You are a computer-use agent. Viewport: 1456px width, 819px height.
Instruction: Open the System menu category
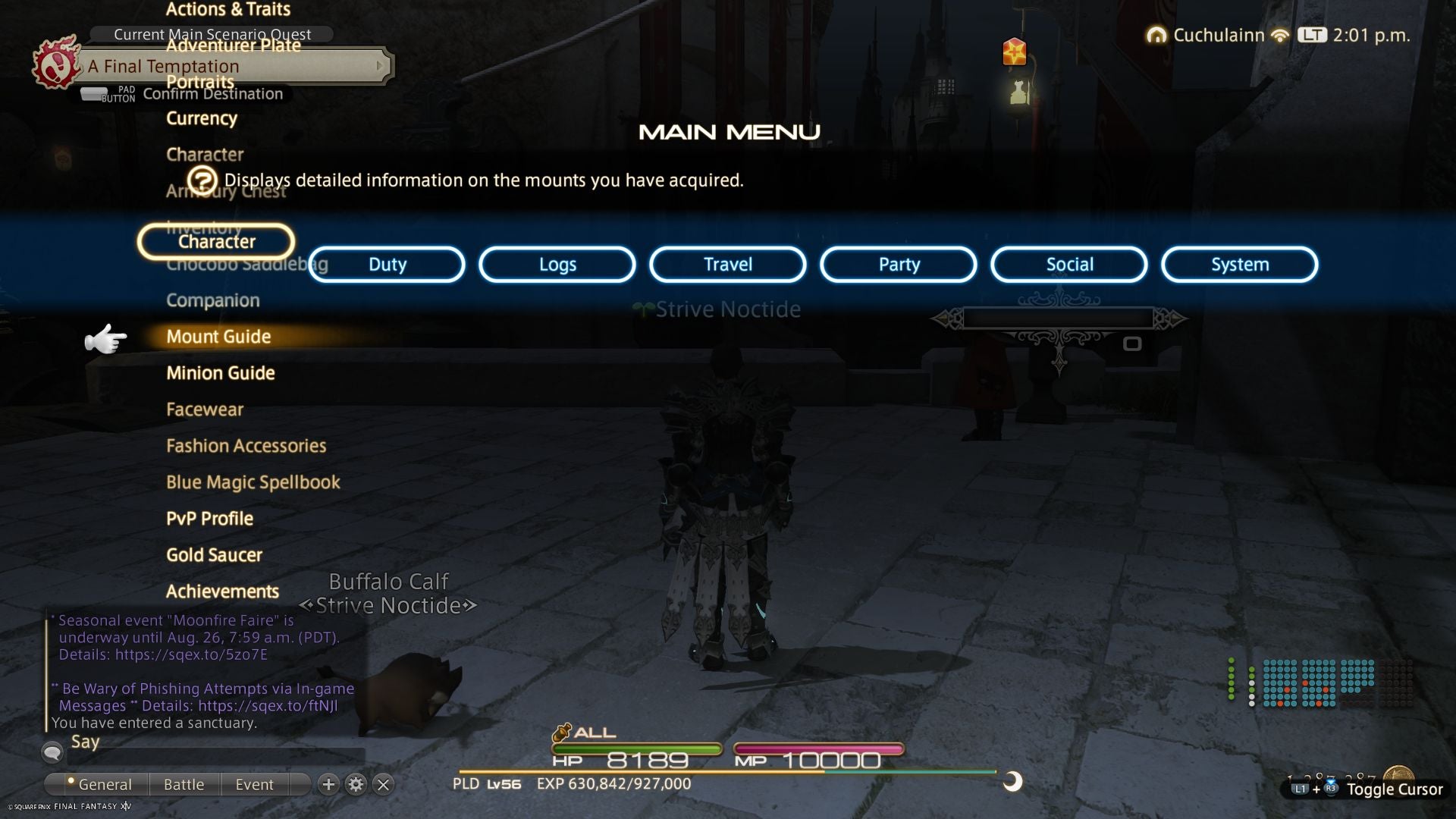coord(1238,264)
